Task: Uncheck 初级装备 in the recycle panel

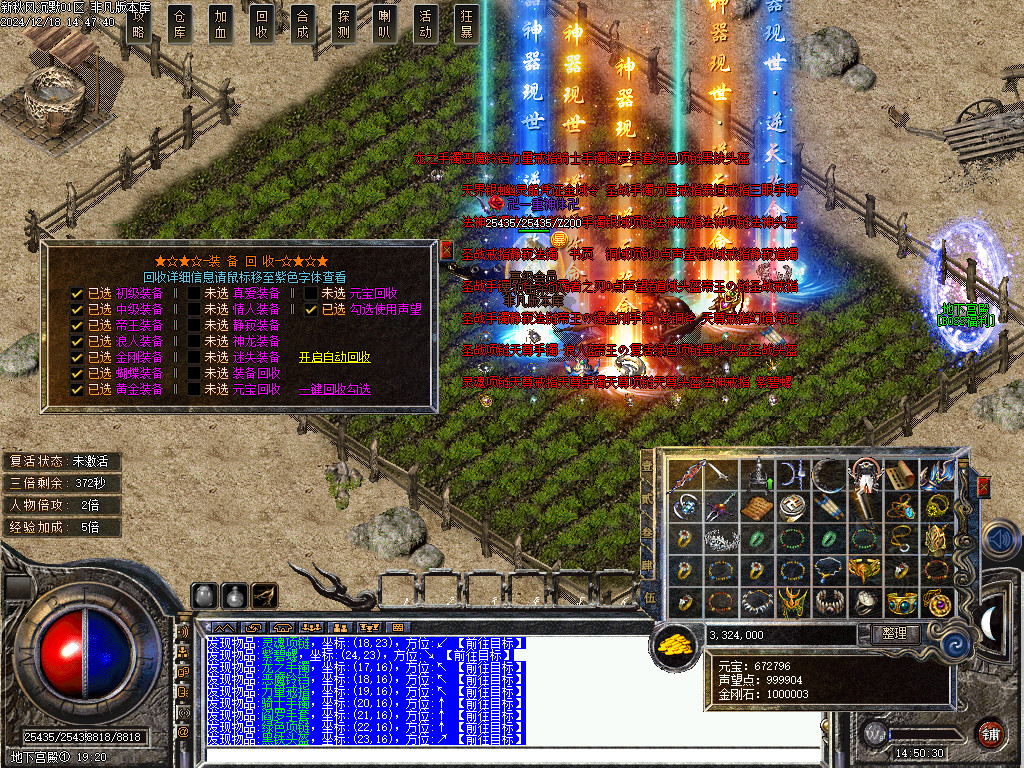Action: [x=77, y=294]
